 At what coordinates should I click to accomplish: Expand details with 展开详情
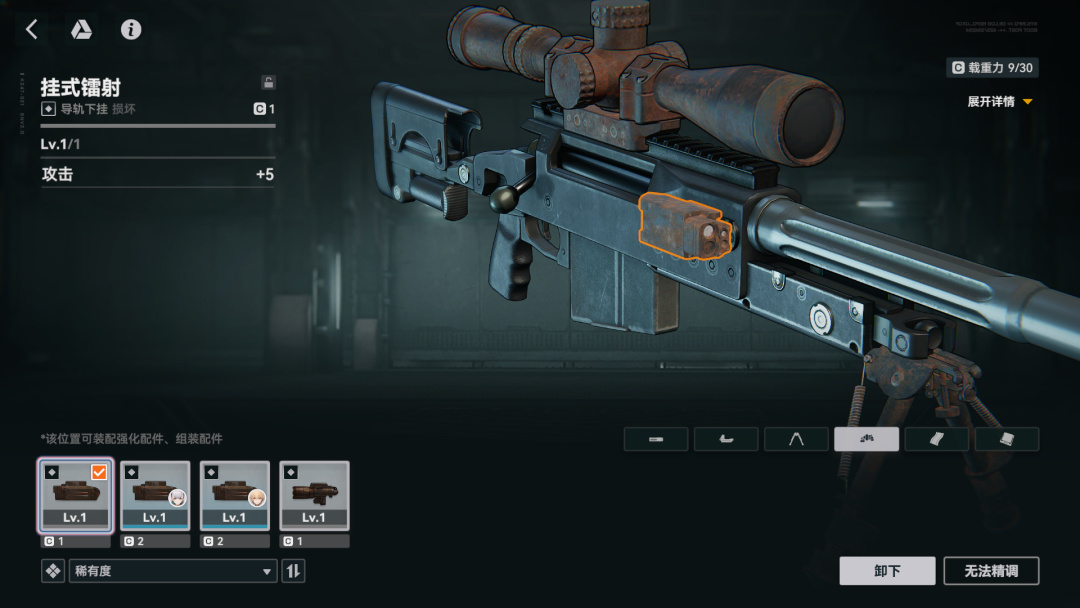pos(999,102)
